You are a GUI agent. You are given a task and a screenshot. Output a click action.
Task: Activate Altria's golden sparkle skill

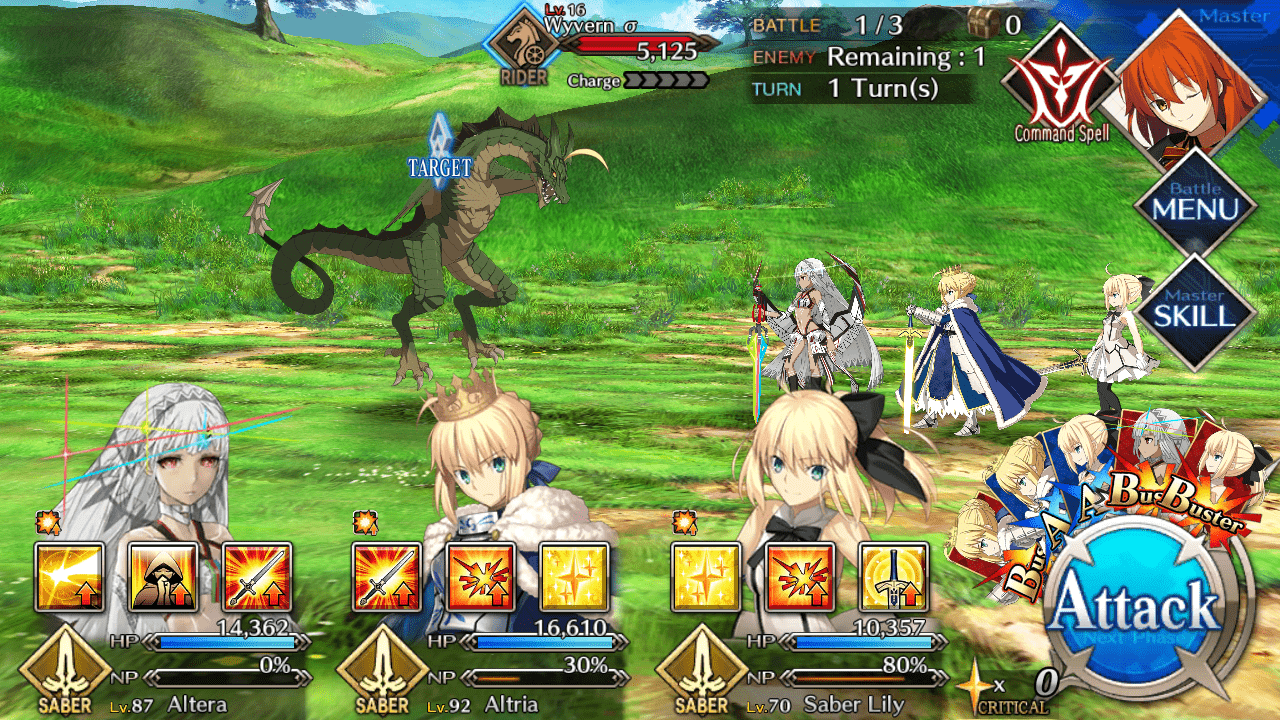575,577
